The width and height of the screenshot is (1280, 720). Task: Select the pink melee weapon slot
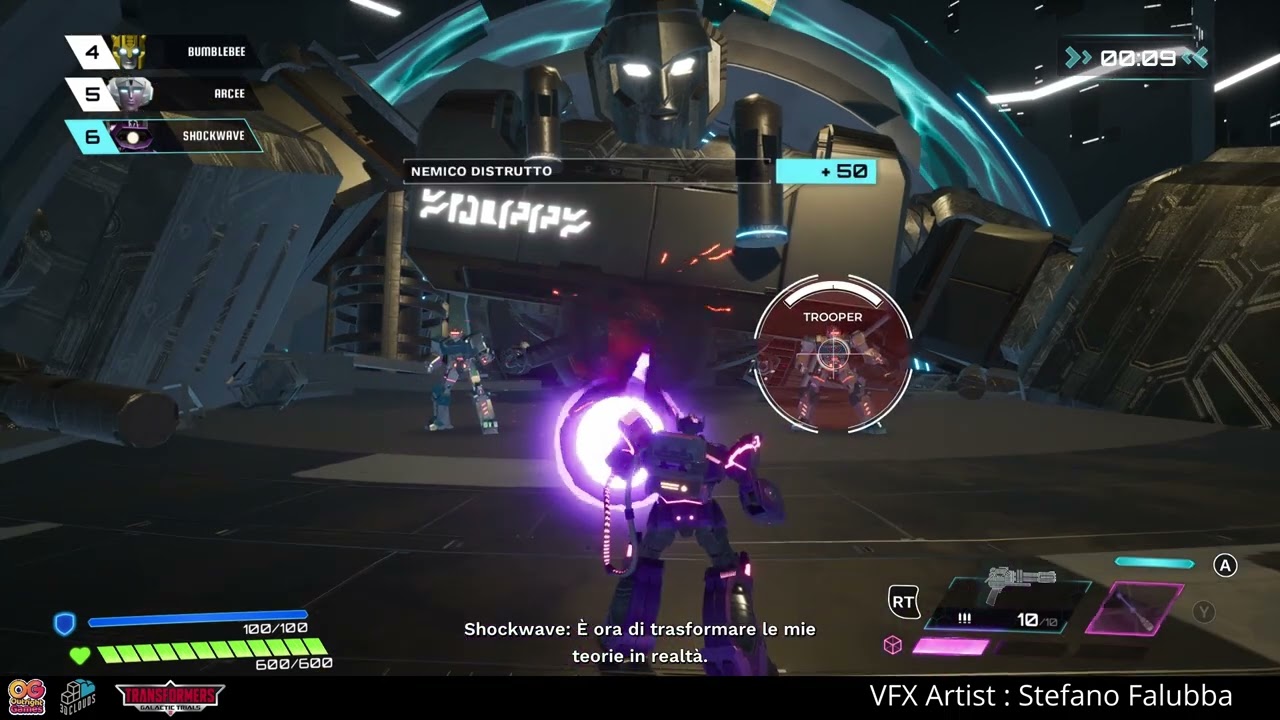coord(1134,608)
